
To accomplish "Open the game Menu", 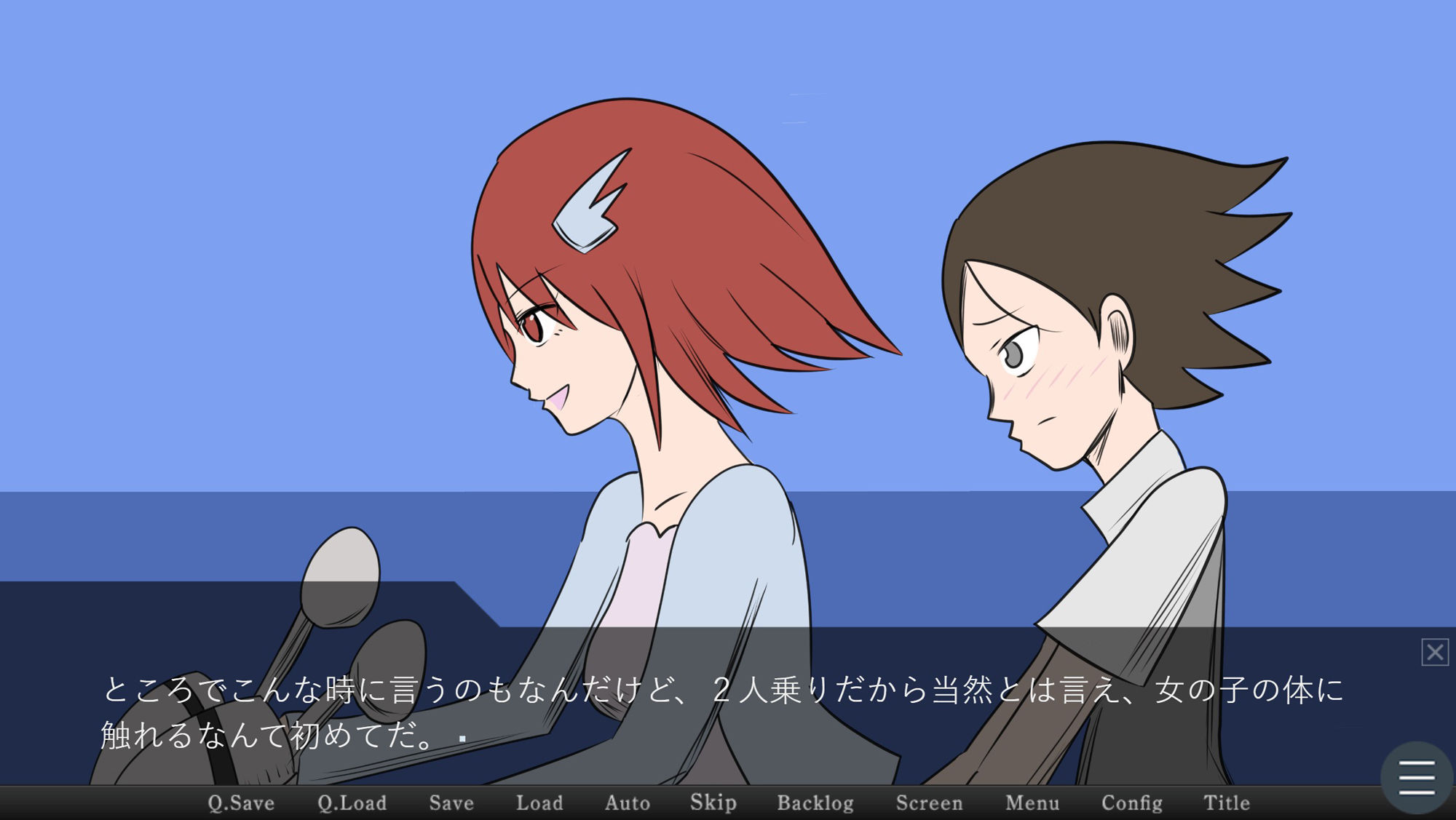I will click(1032, 803).
